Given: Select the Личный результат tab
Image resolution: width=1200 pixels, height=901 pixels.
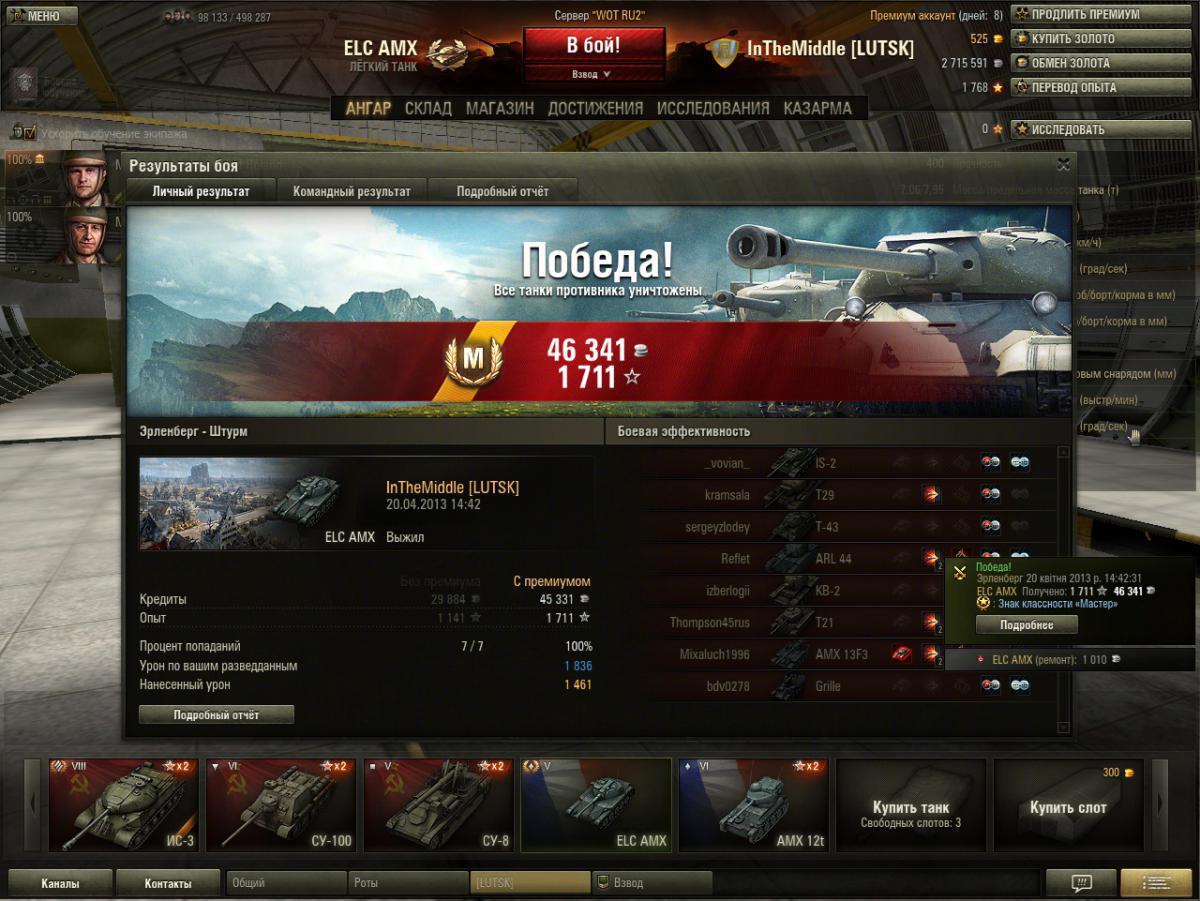Looking at the screenshot, I should [201, 191].
